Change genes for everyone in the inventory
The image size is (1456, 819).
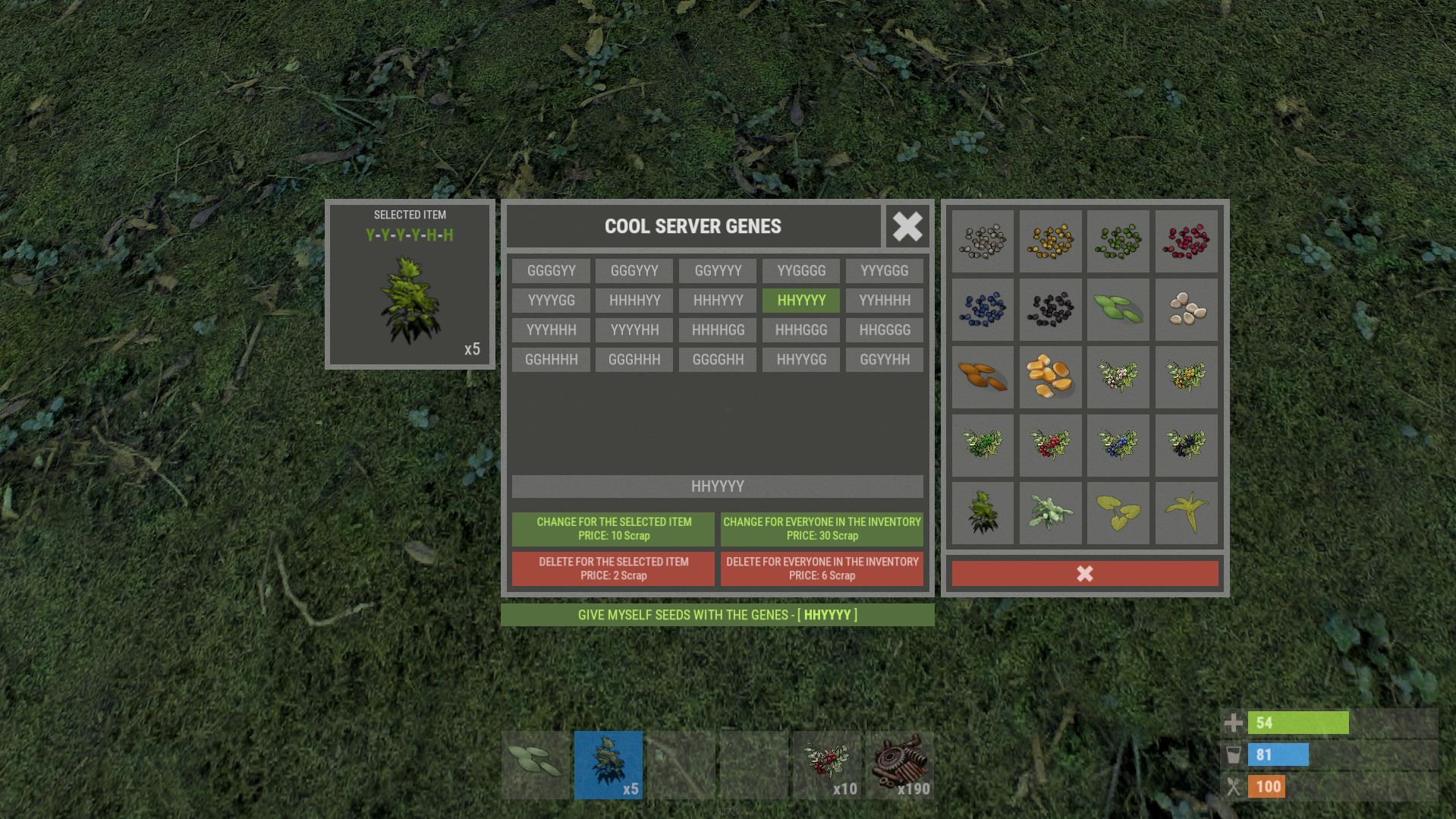pyautogui.click(x=822, y=529)
